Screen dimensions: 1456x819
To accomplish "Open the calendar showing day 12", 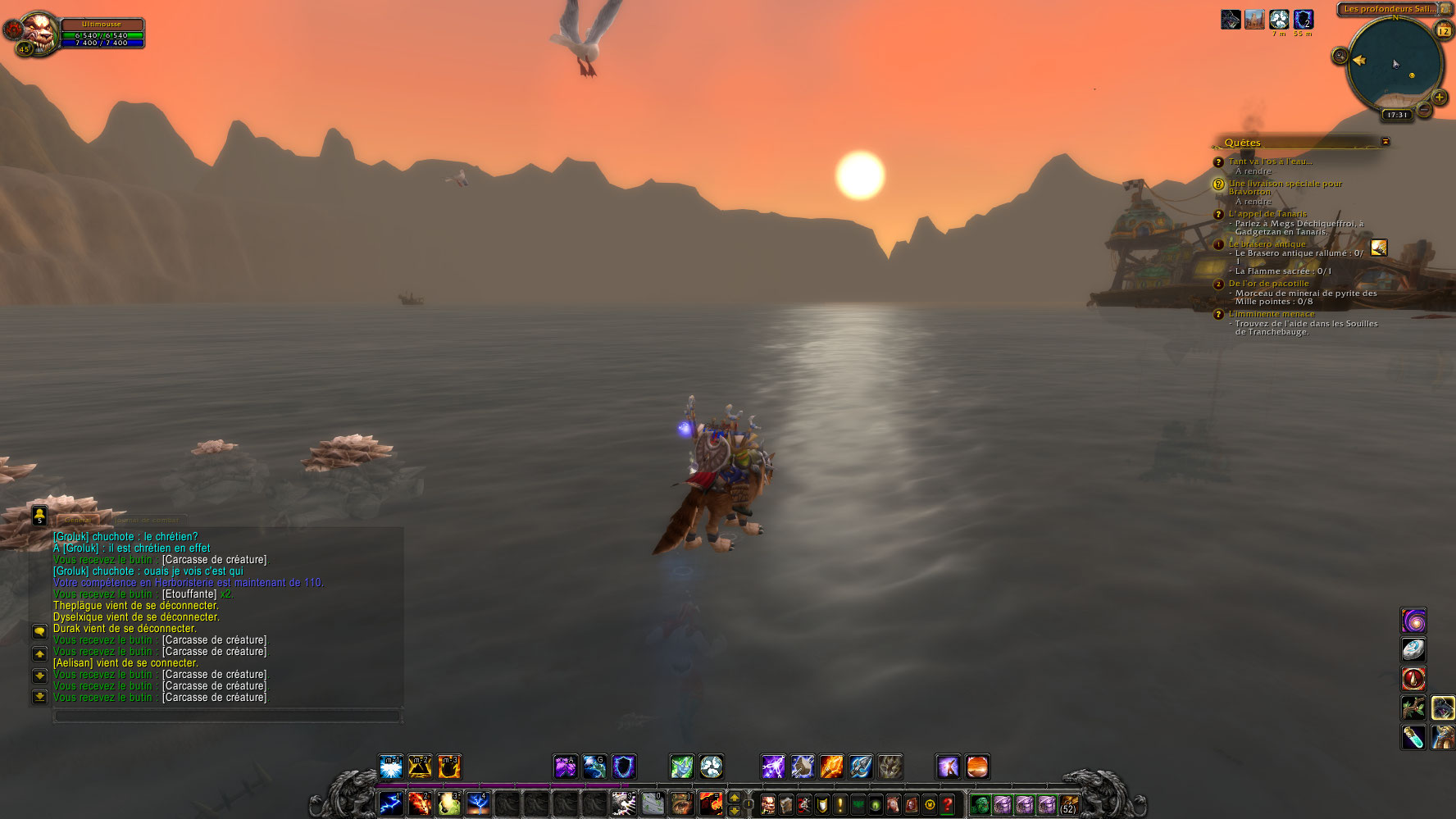I will point(1444,31).
